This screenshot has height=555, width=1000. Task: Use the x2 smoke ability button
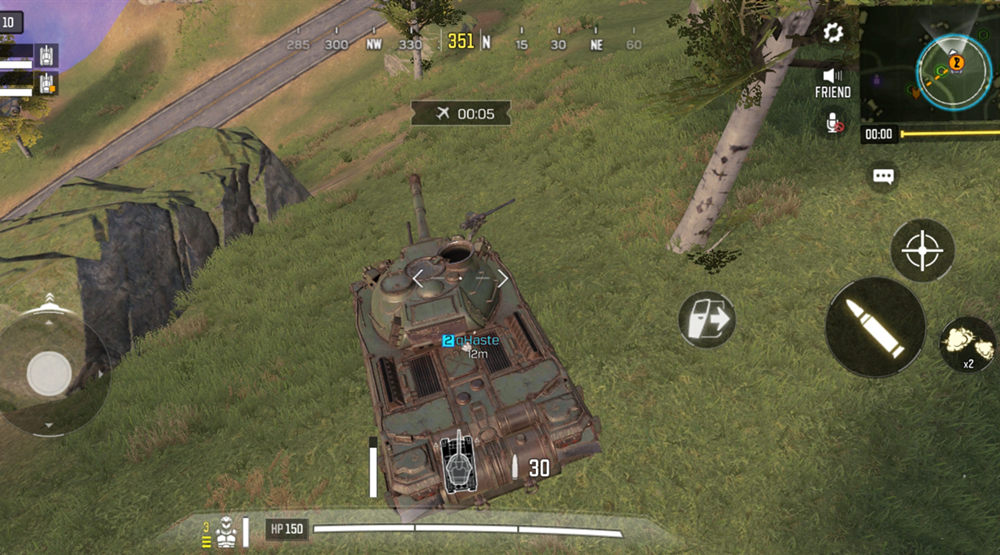967,344
